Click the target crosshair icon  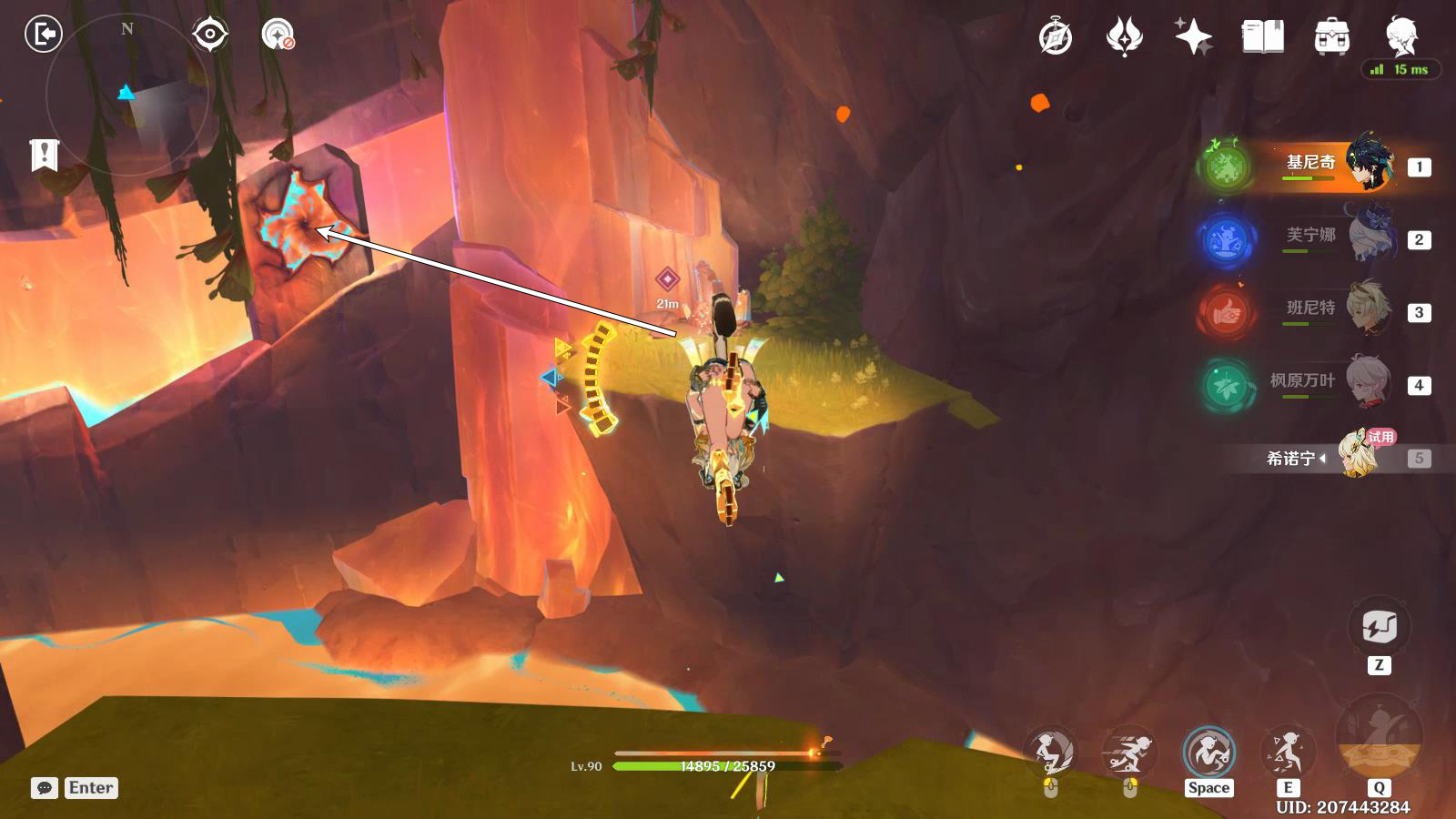point(209,35)
